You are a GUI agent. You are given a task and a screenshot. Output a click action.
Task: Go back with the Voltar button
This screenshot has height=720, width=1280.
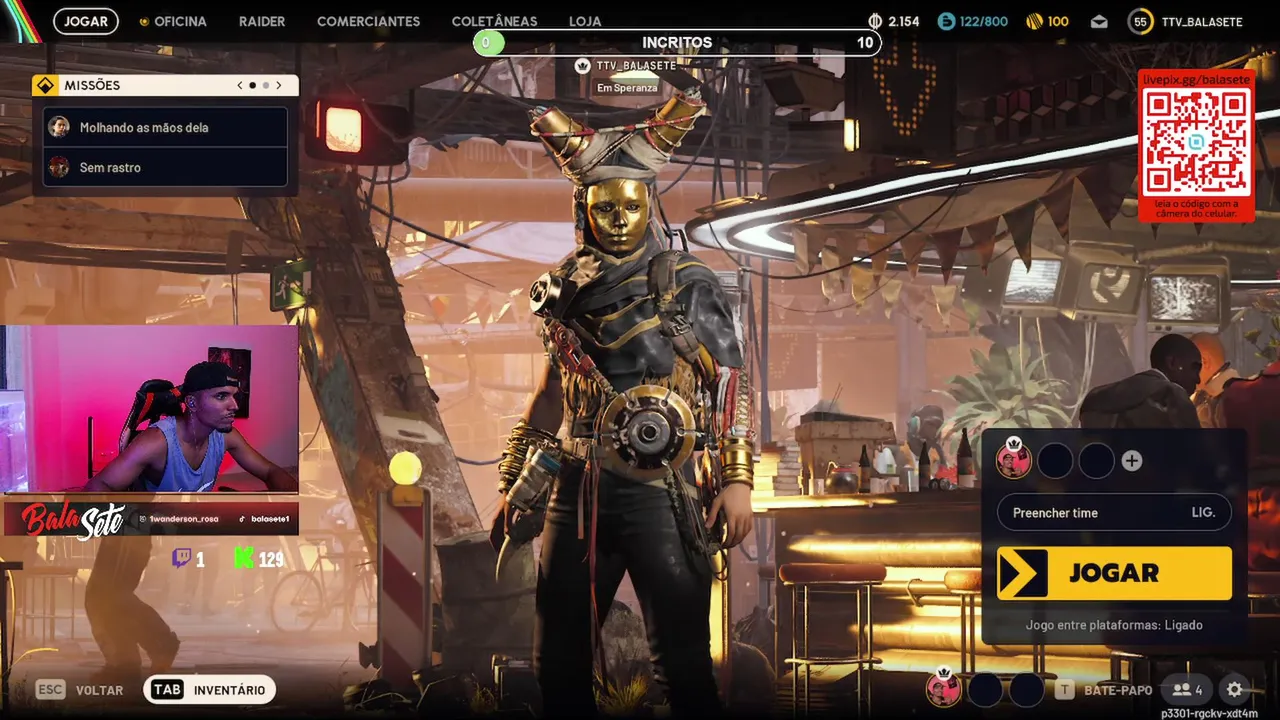(80, 690)
